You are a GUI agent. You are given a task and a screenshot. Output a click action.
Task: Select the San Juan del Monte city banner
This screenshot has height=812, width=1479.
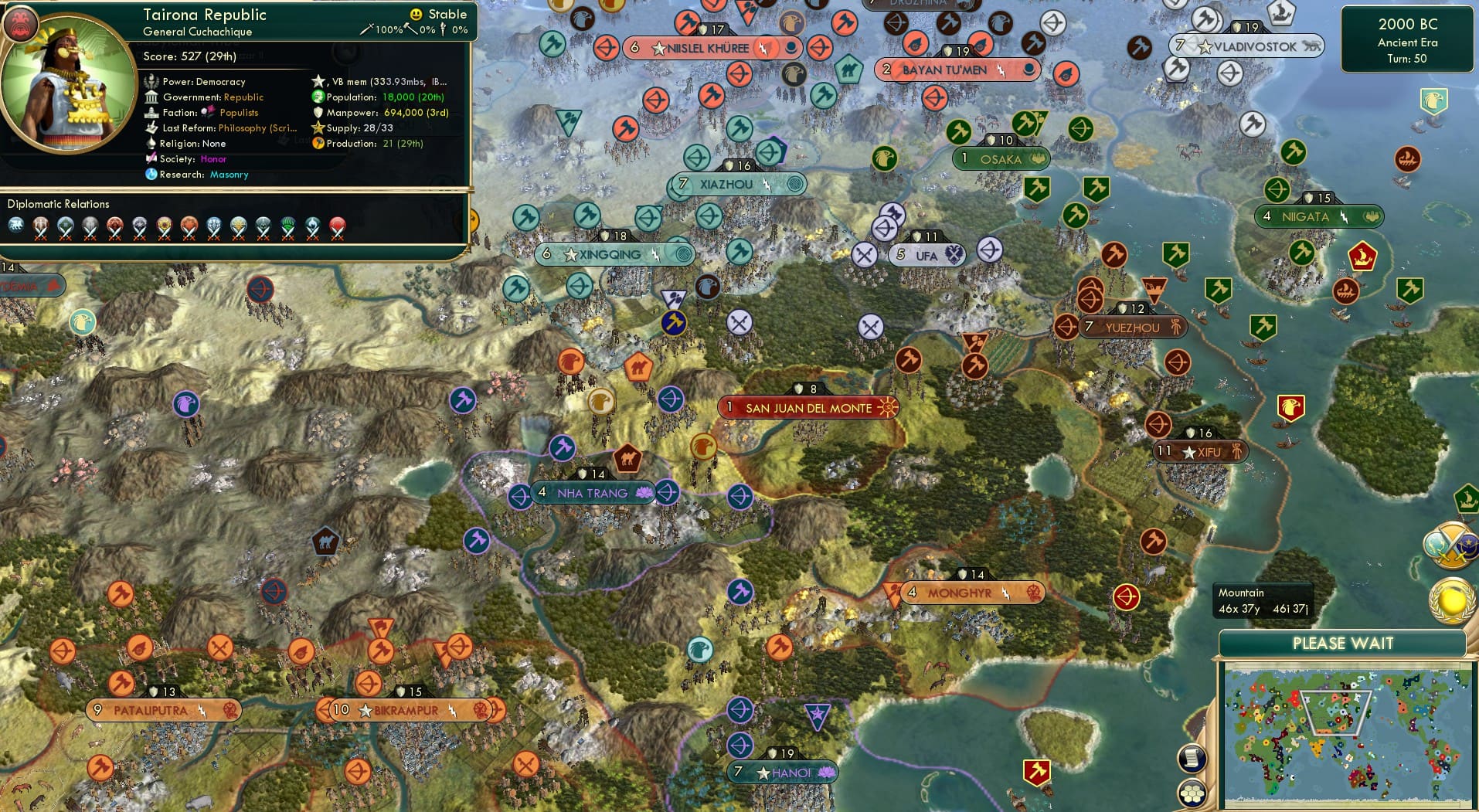pyautogui.click(x=807, y=407)
